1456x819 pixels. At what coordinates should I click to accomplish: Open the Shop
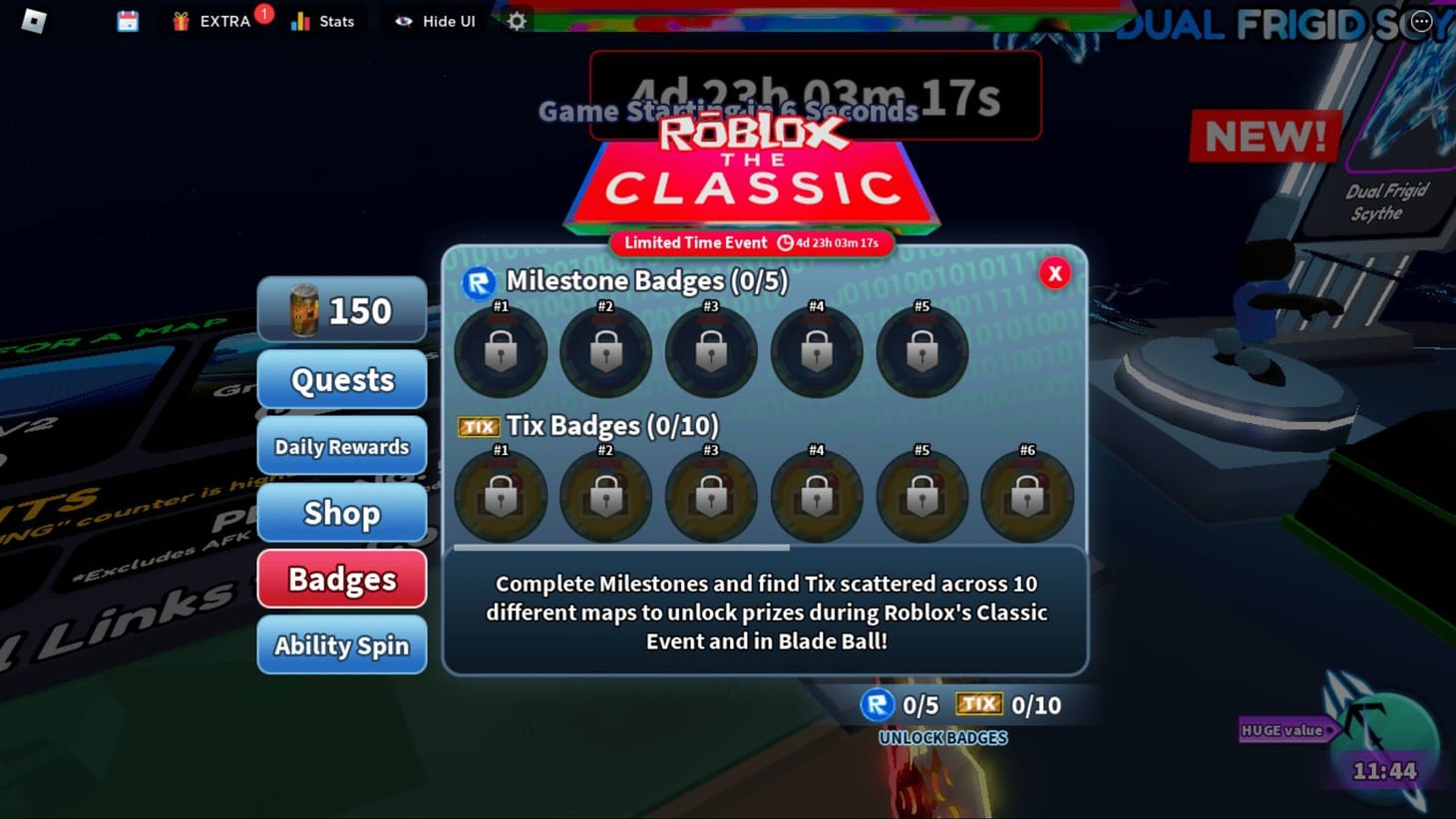tap(341, 513)
